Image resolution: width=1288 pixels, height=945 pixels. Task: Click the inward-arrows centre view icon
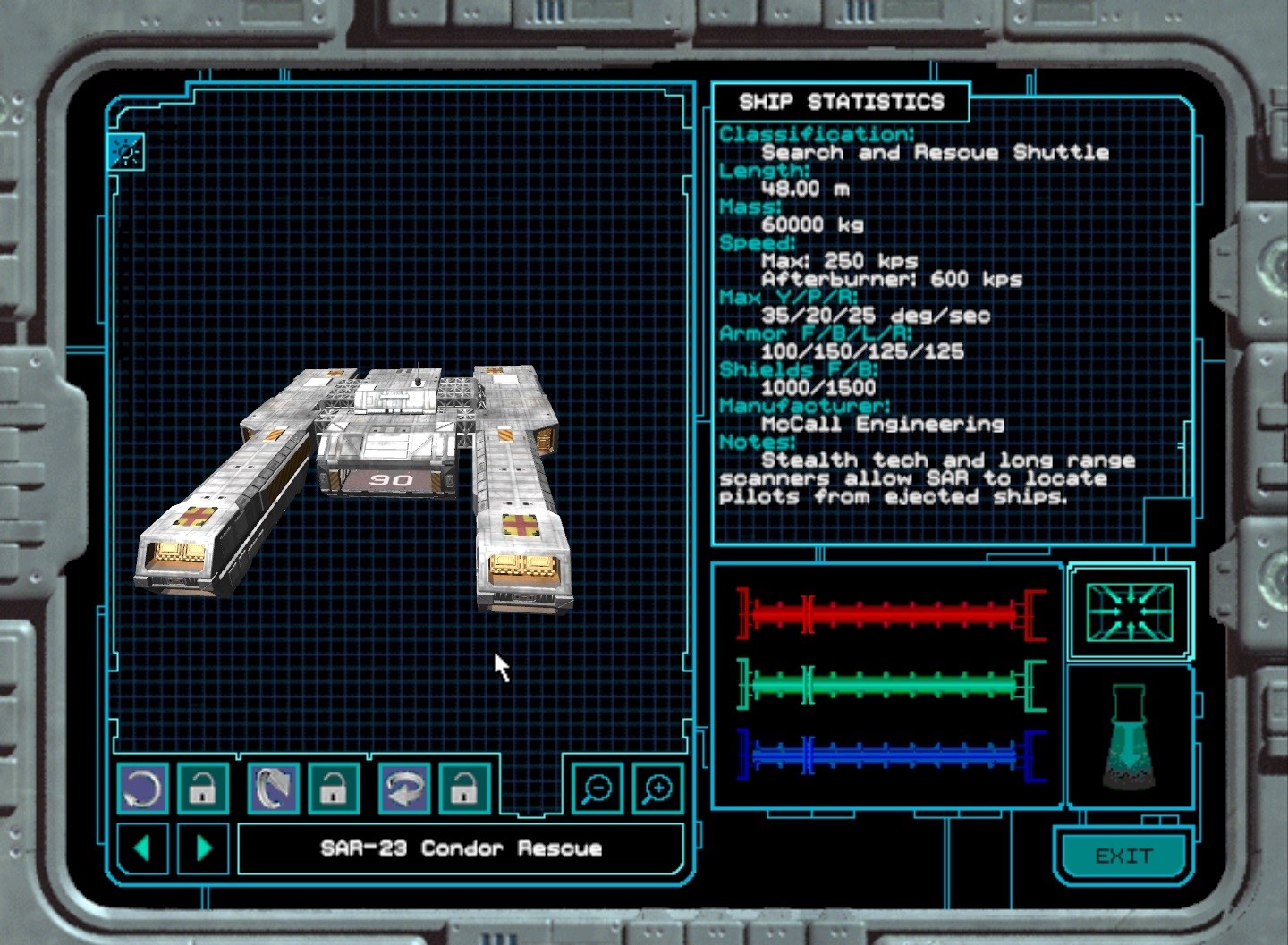(1129, 612)
